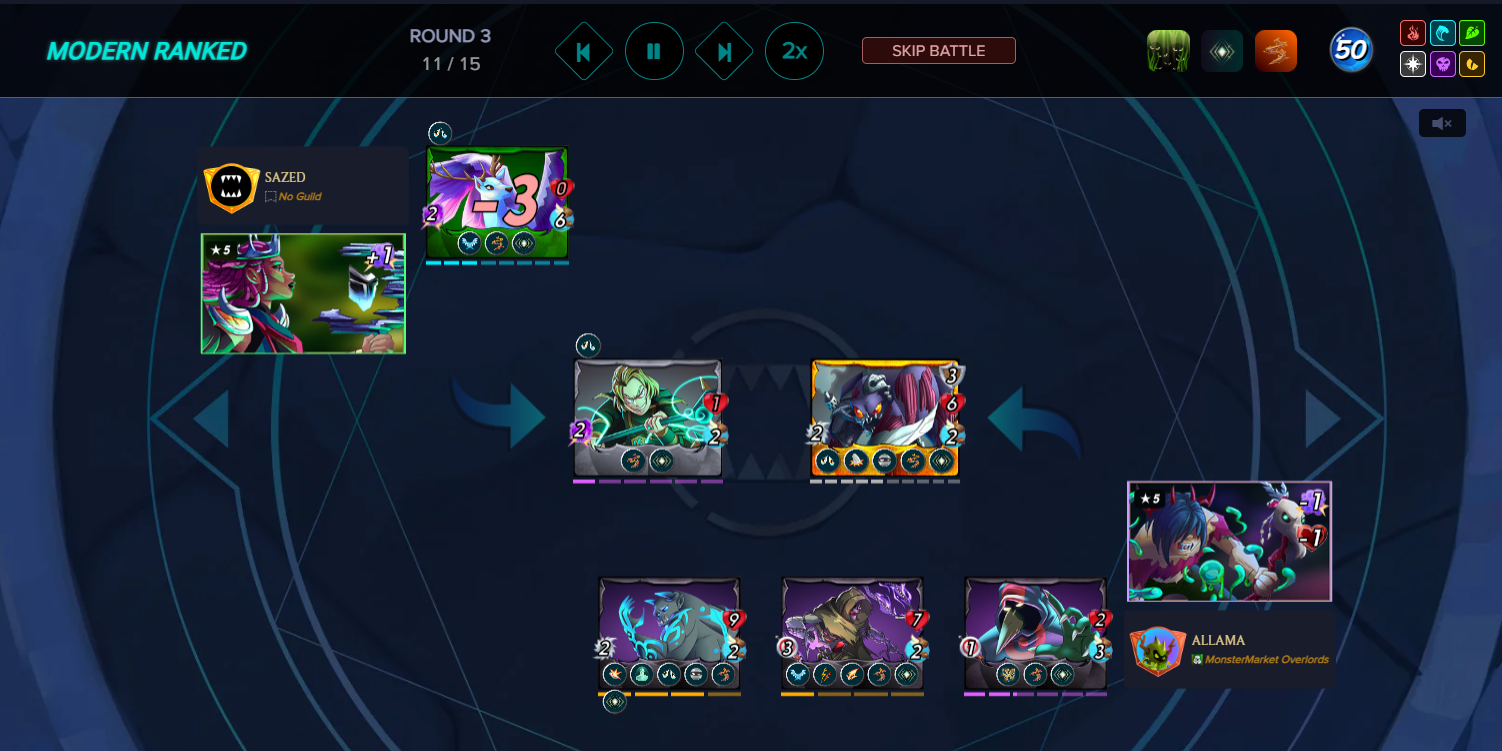Click the yellow Dragon splinter icon

1472,63
